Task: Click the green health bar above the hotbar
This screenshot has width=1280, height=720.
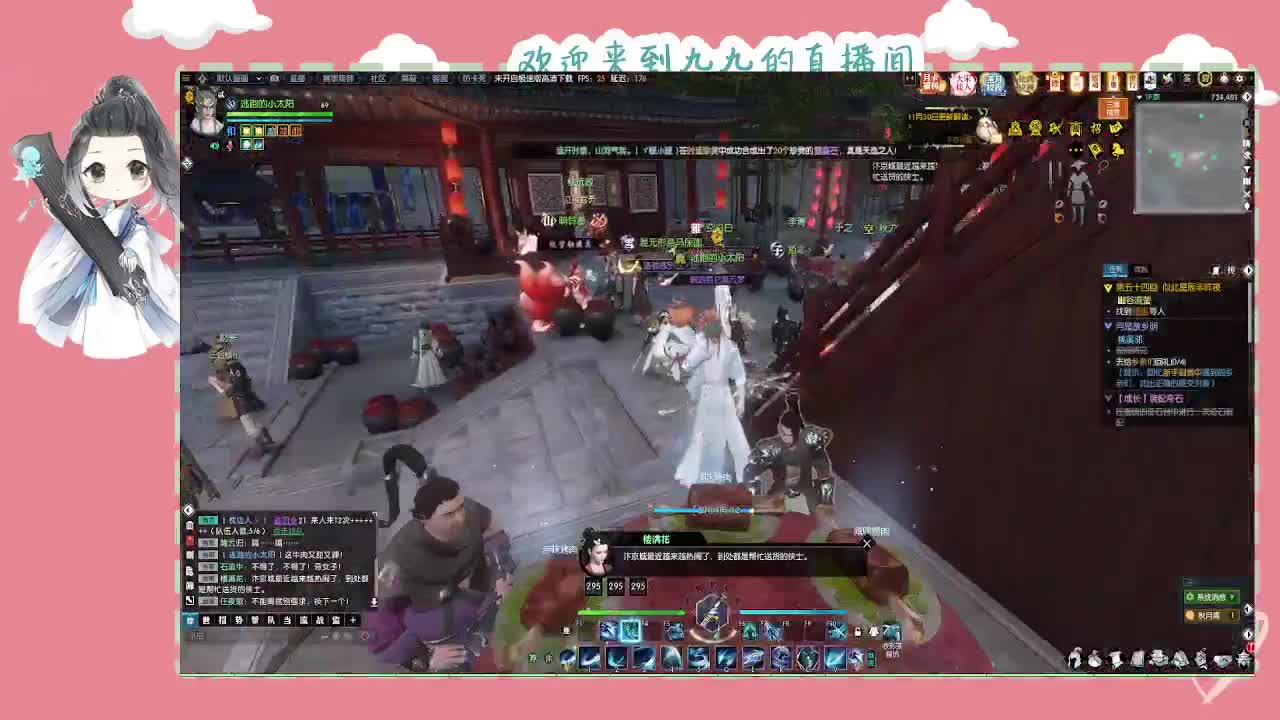Action: tap(632, 612)
